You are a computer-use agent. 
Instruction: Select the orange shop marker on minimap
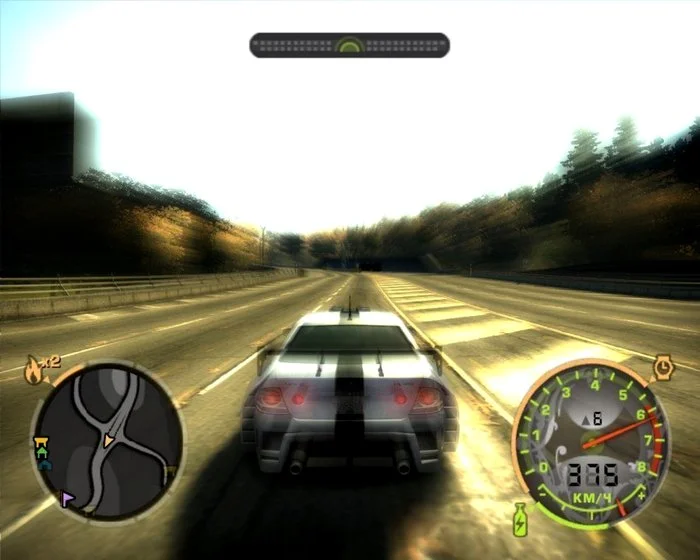41,439
